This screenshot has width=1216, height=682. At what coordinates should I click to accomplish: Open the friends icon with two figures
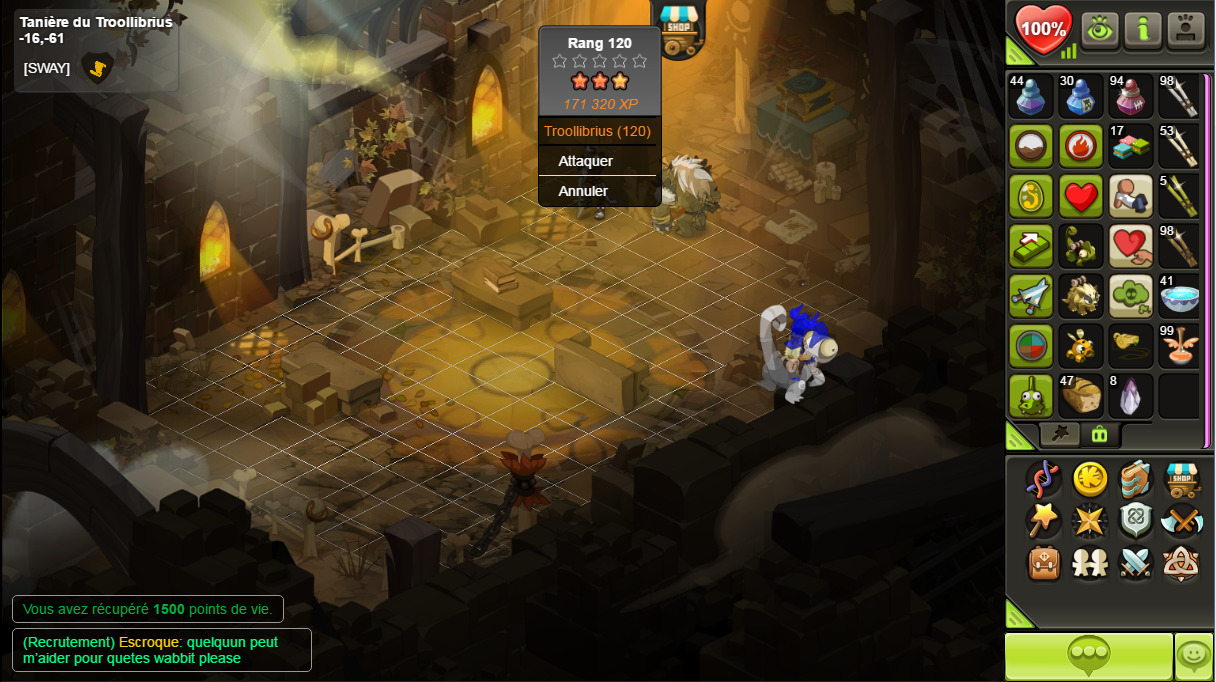click(x=1090, y=563)
